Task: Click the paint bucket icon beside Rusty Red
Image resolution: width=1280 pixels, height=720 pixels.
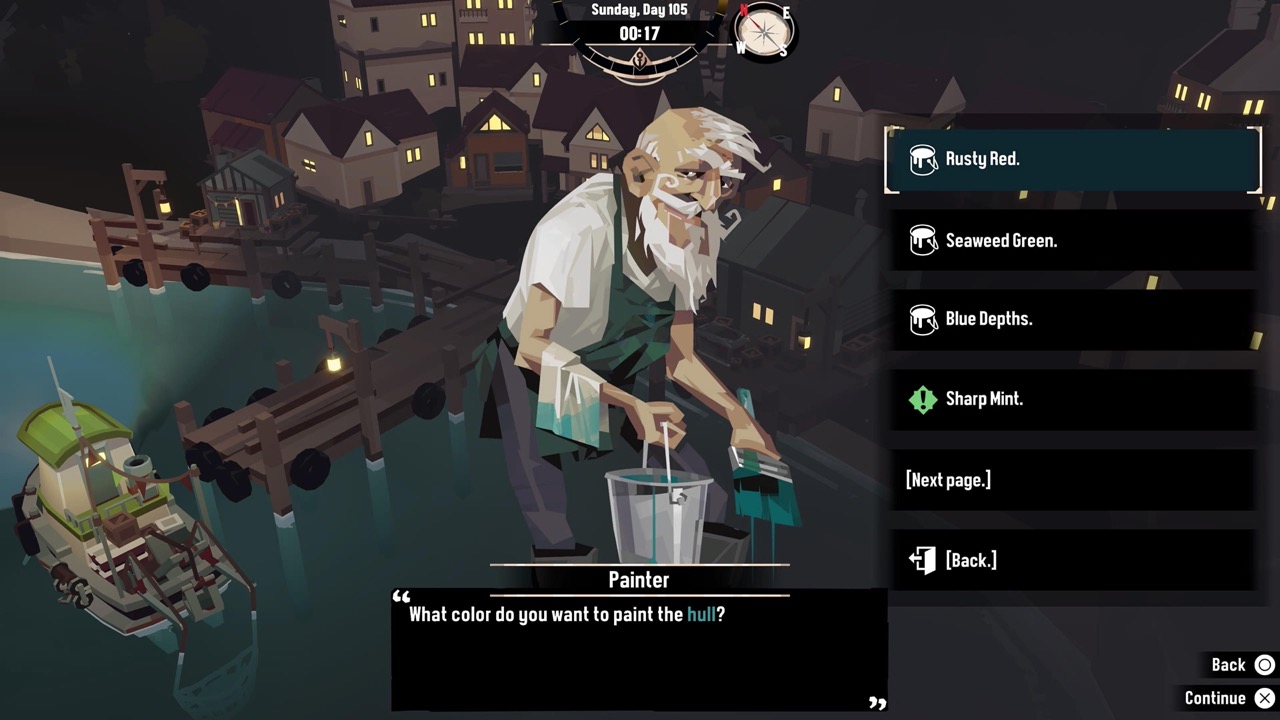Action: pos(923,158)
